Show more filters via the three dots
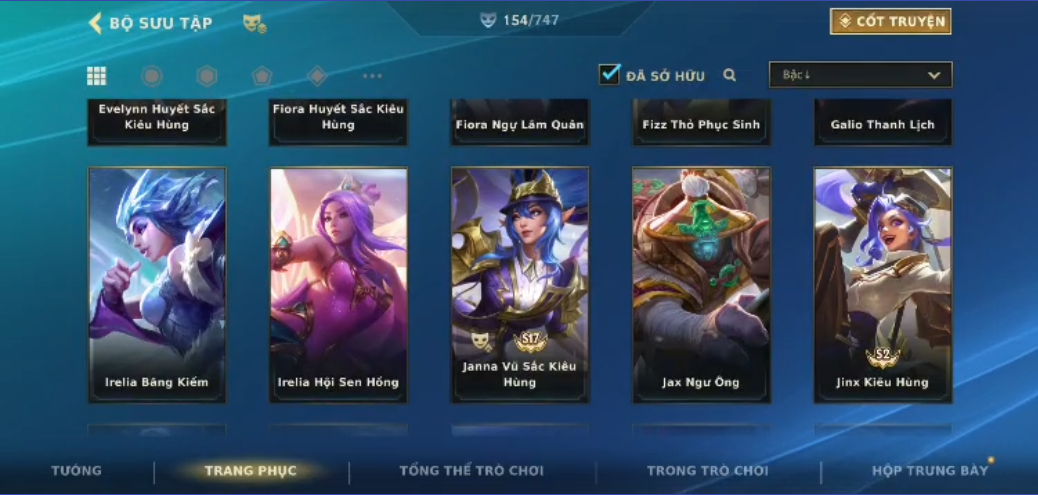Viewport: 1038px width, 495px height. point(372,76)
